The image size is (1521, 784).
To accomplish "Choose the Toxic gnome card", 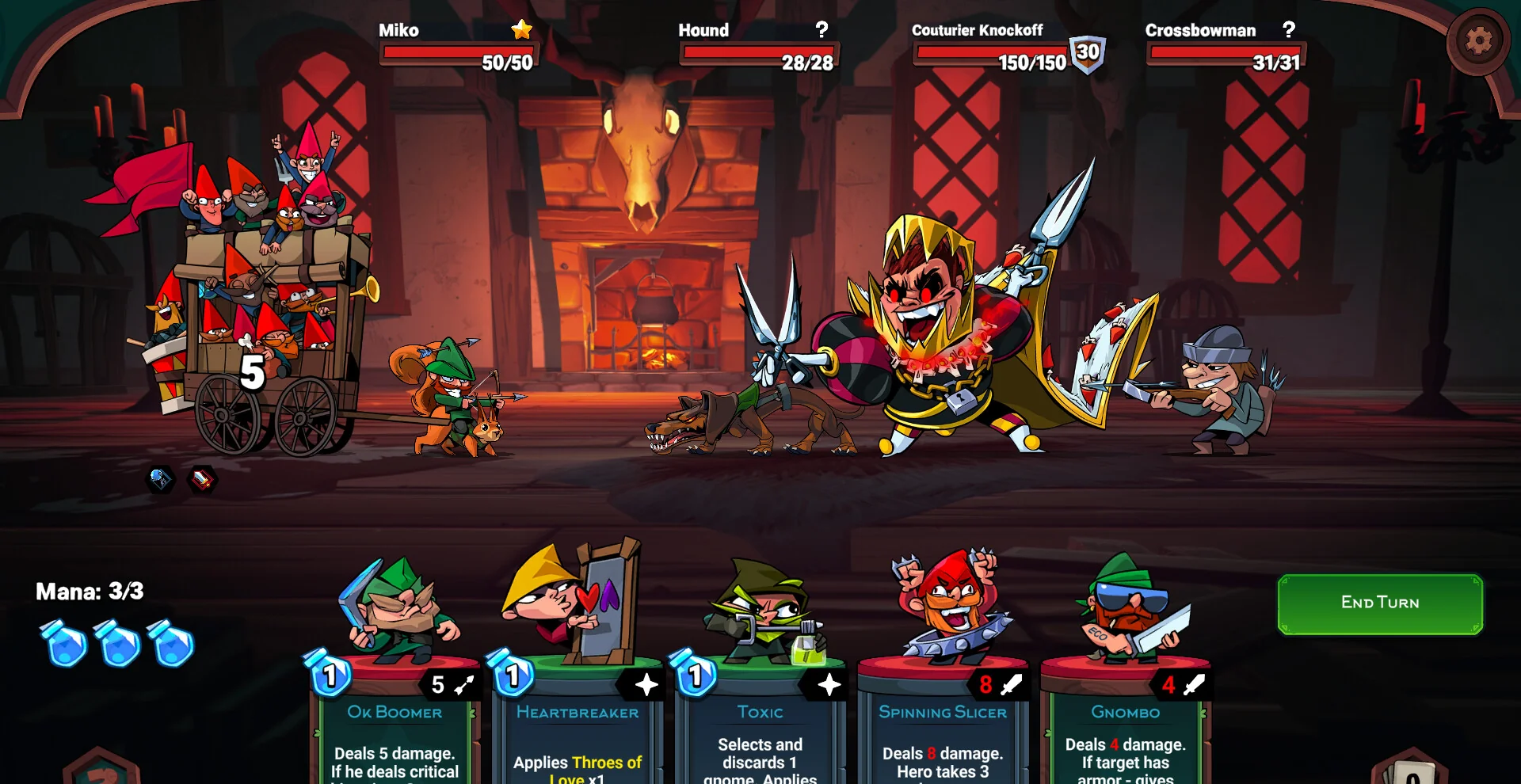I will [x=760, y=713].
